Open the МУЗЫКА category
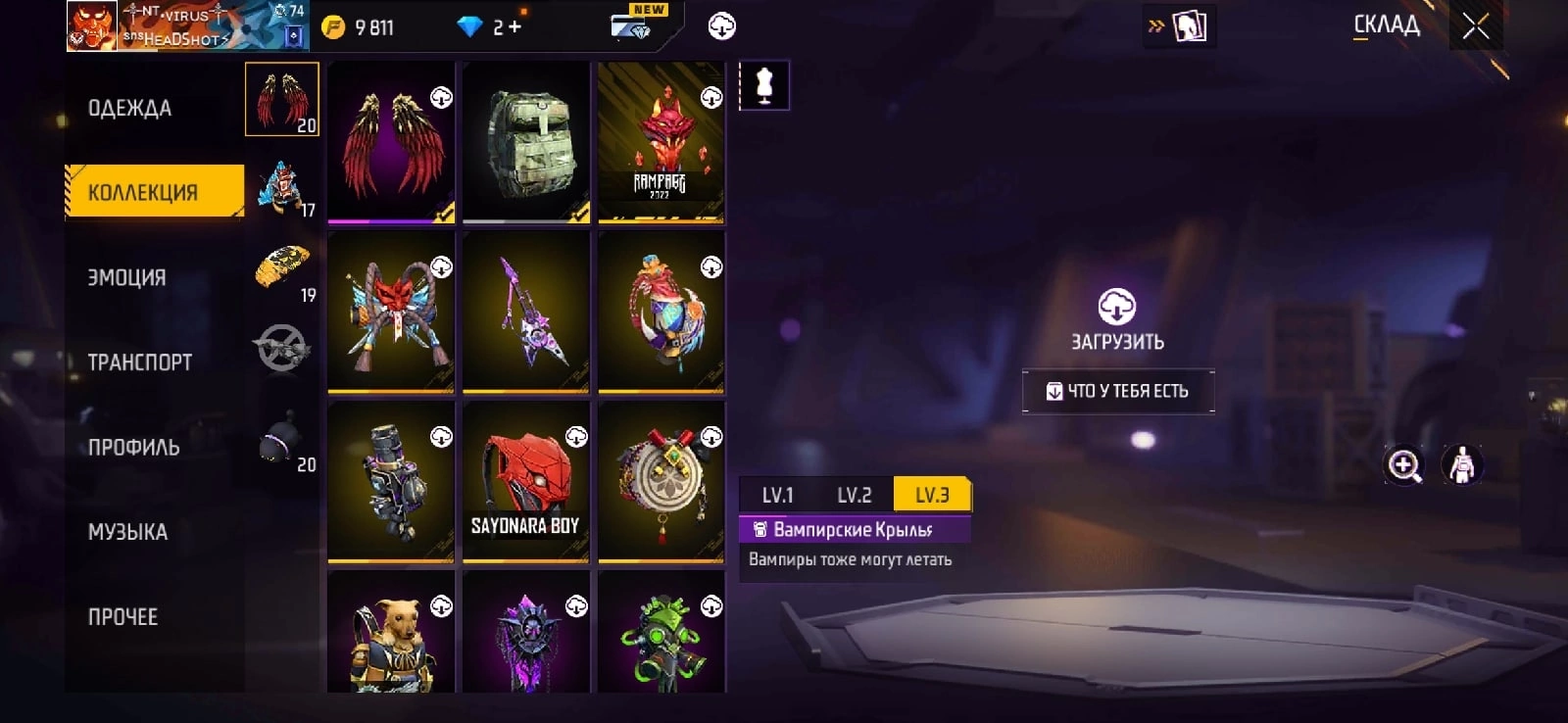Viewport: 1568px width, 723px height. (x=128, y=532)
